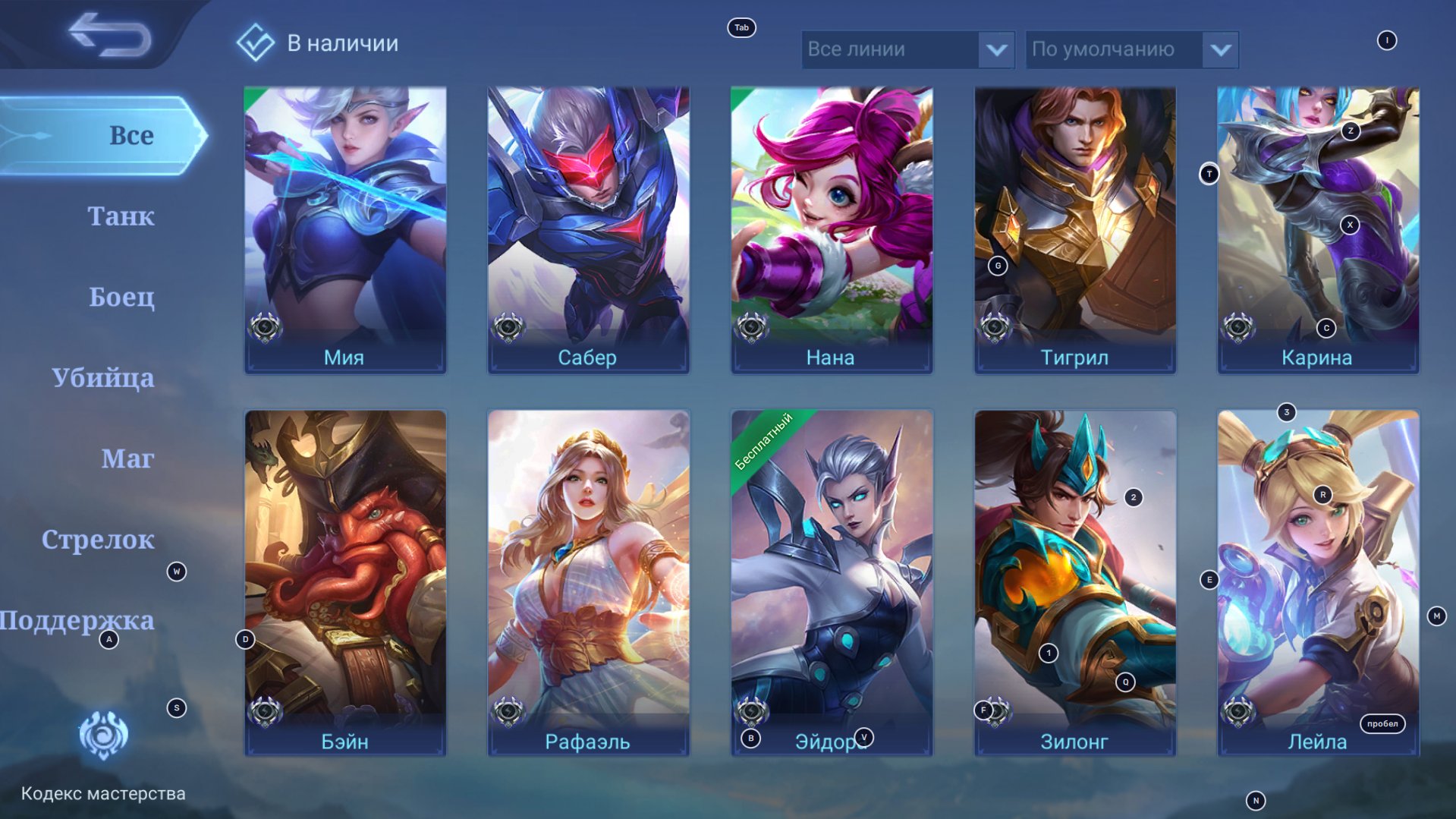View the Бэйн hero card
Viewport: 1456px width, 819px height.
(345, 582)
